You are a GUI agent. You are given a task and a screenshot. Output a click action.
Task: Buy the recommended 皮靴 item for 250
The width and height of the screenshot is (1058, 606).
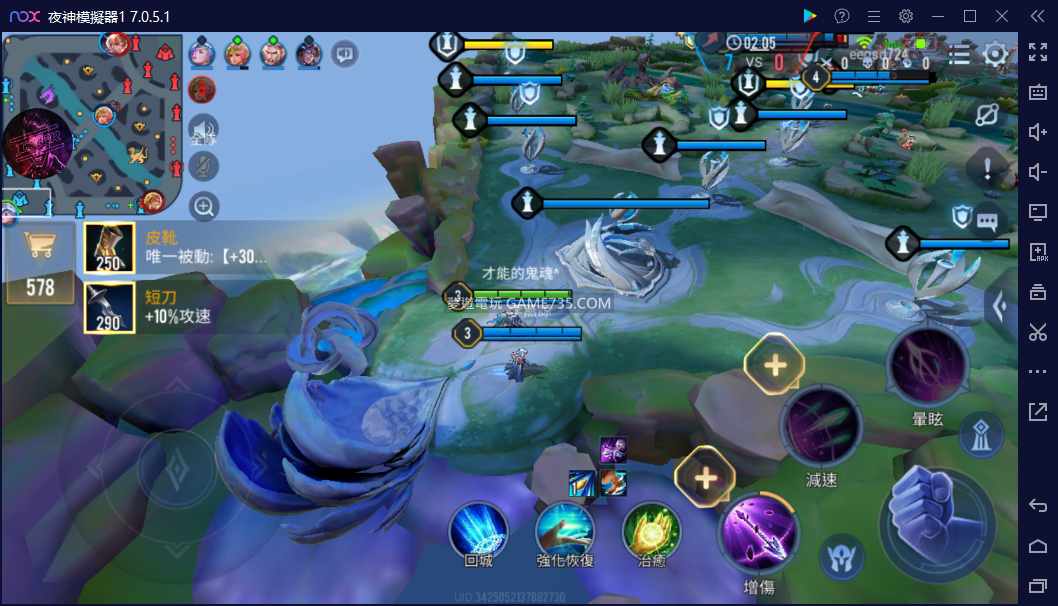click(109, 248)
